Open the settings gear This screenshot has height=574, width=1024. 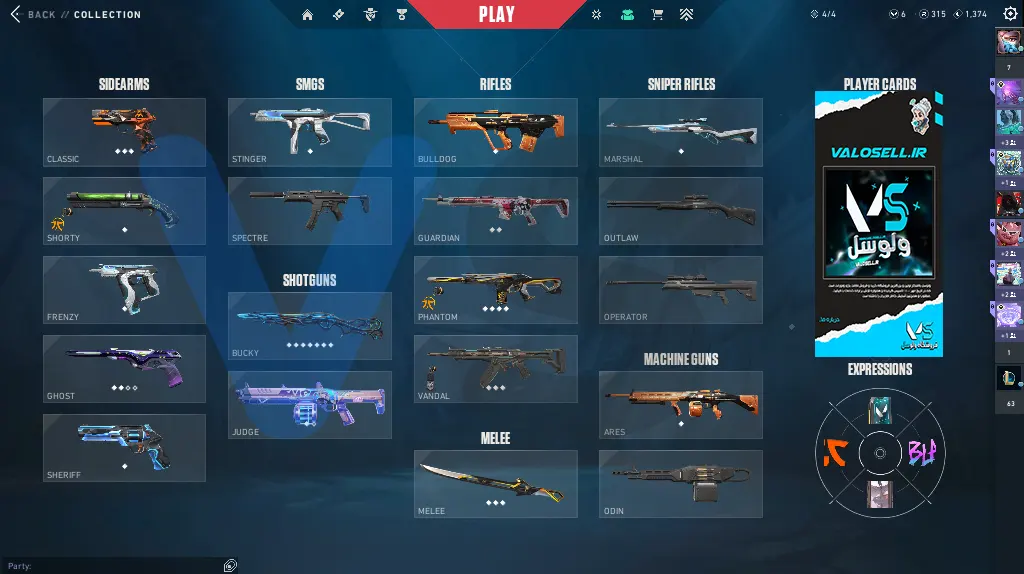(1009, 14)
